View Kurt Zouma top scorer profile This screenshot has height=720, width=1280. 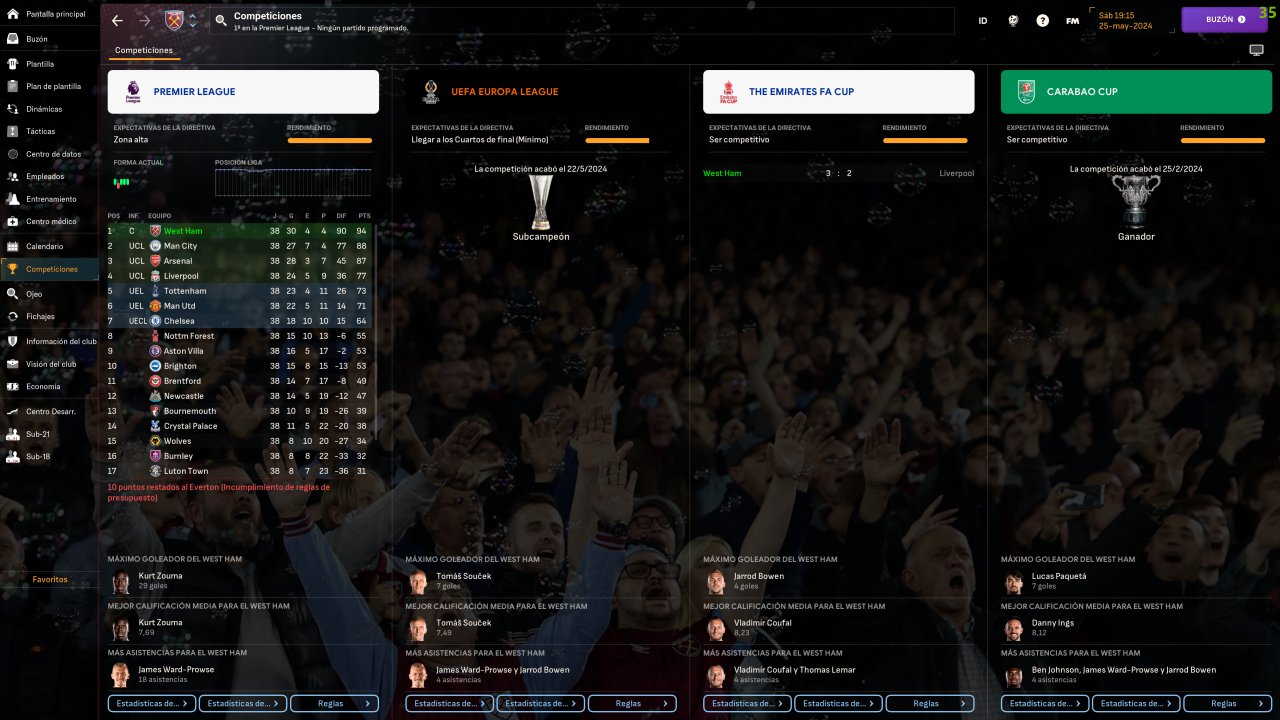pyautogui.click(x=160, y=576)
